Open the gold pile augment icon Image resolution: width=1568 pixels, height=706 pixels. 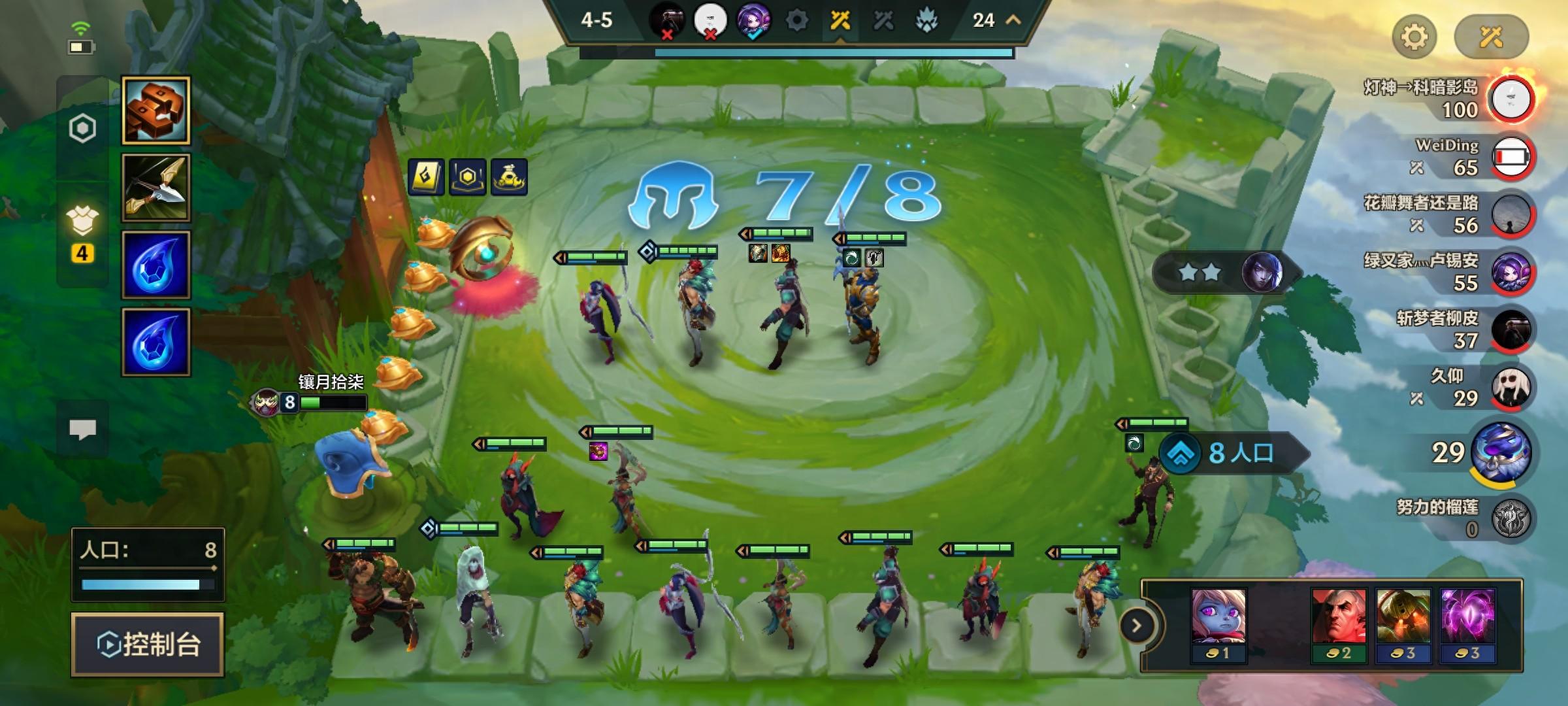(x=509, y=177)
